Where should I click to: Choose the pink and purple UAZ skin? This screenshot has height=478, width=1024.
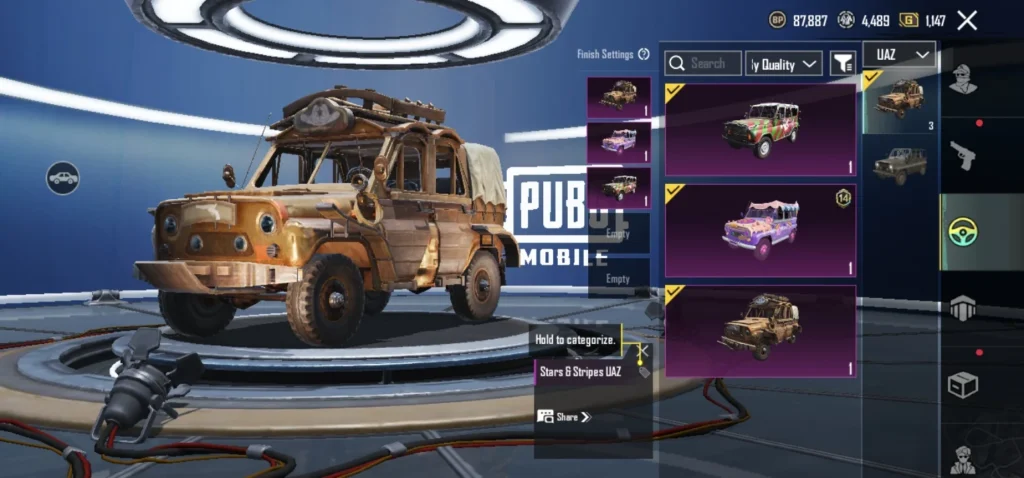tap(760, 230)
